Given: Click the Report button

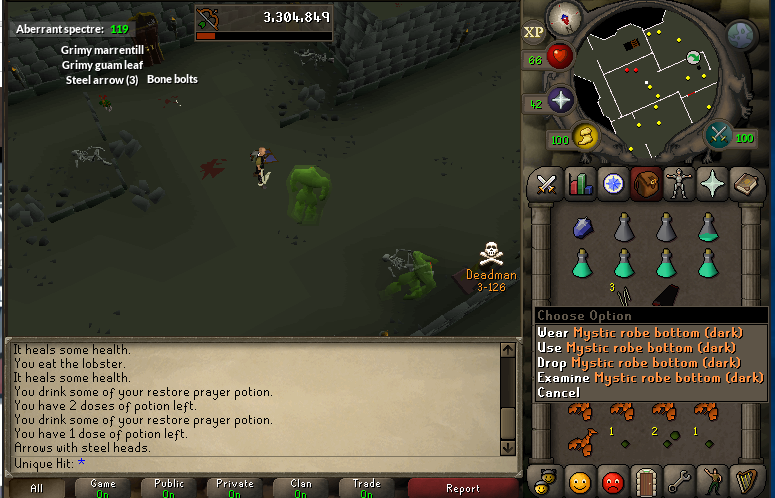Looking at the screenshot, I should tap(462, 488).
